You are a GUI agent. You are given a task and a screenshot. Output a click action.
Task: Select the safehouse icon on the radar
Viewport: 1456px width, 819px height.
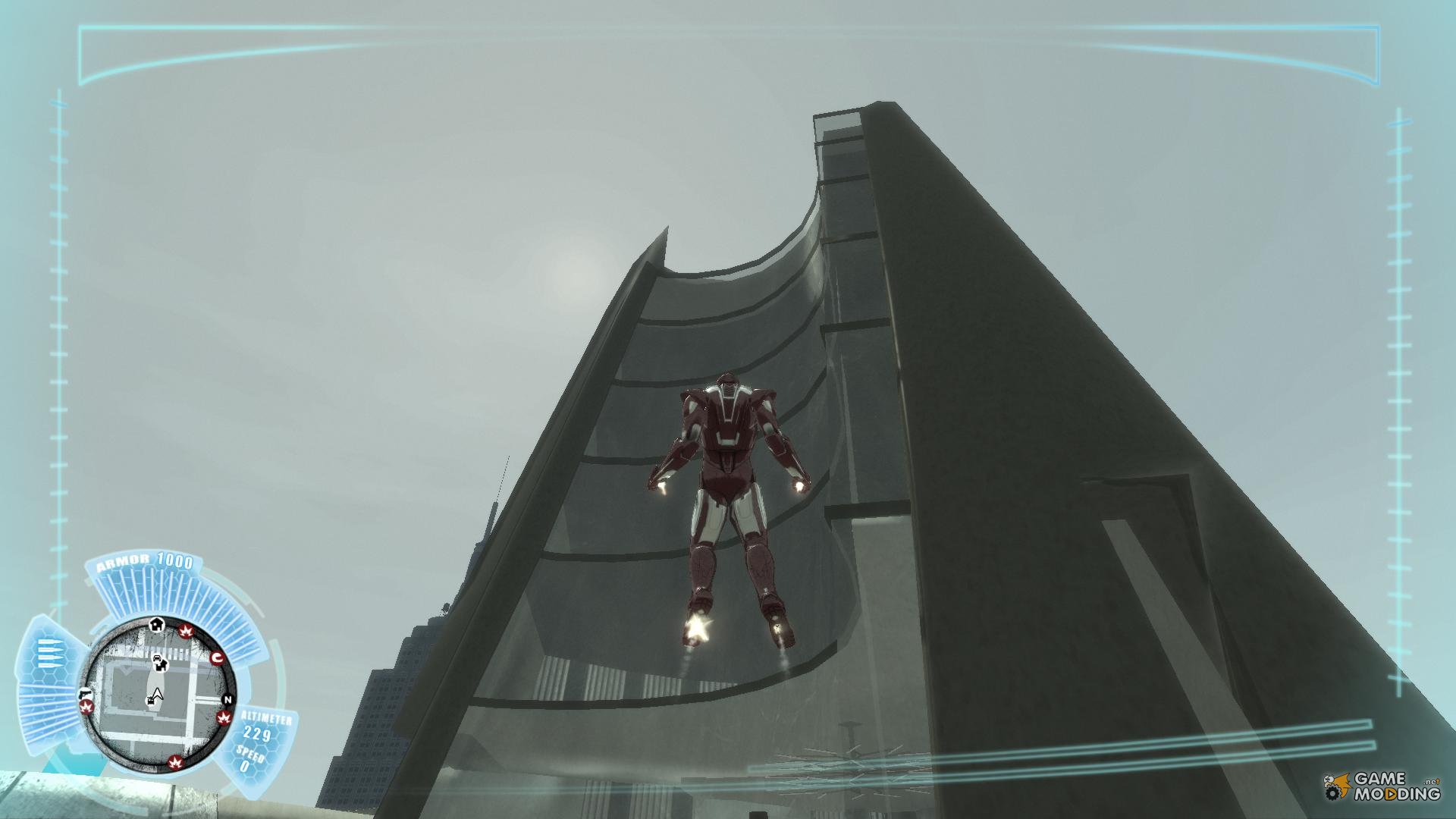(x=157, y=624)
